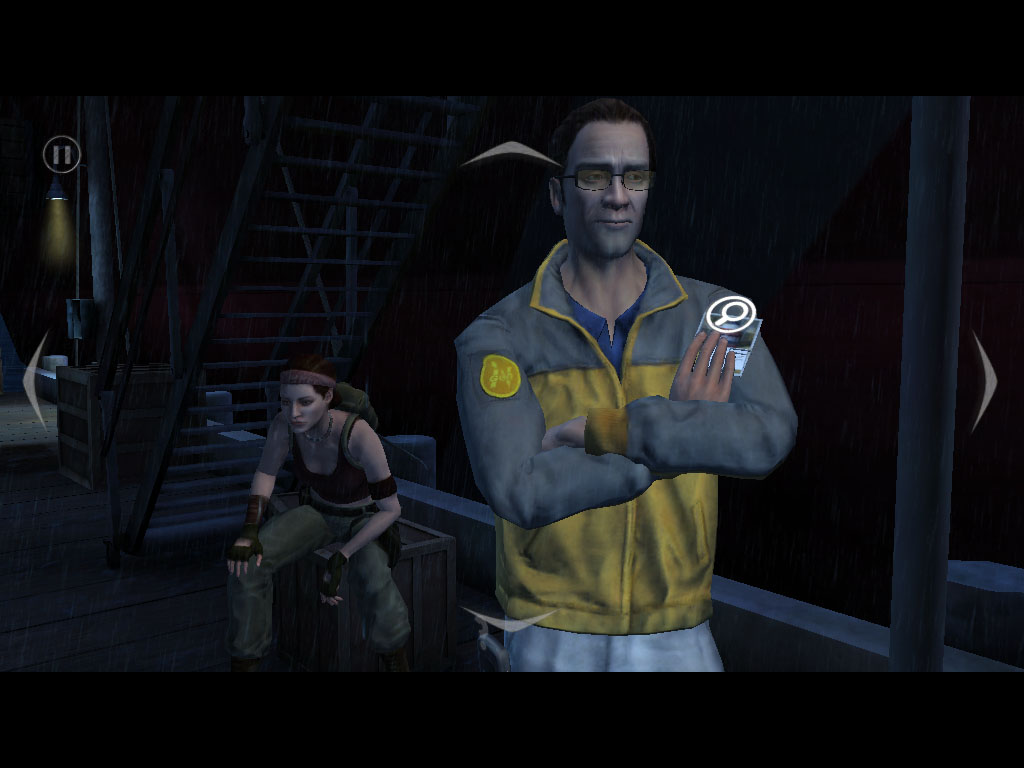This screenshot has width=1024, height=768.
Task: Tap the magnifying glass examine icon
Action: point(730,315)
